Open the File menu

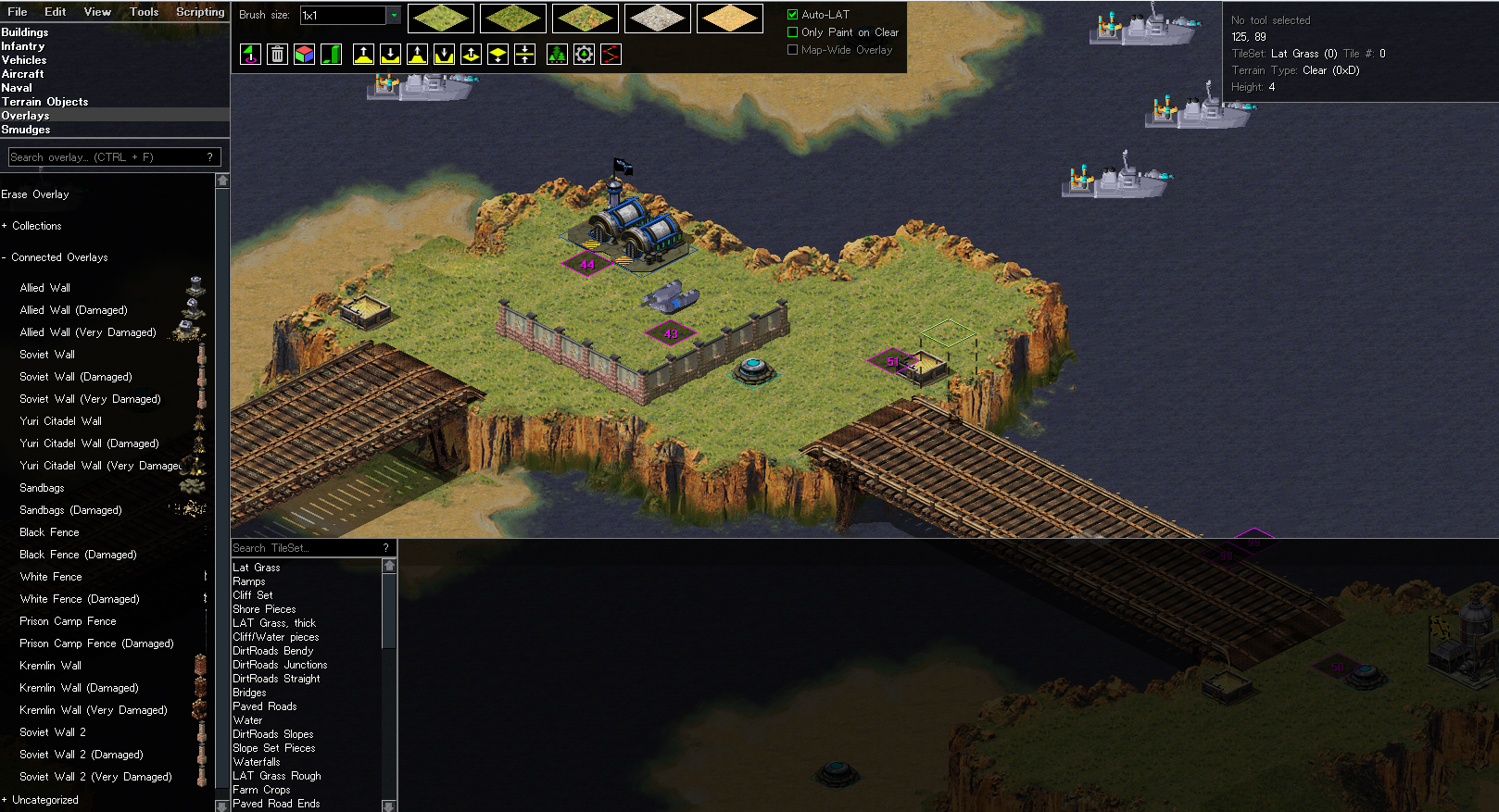pos(17,12)
